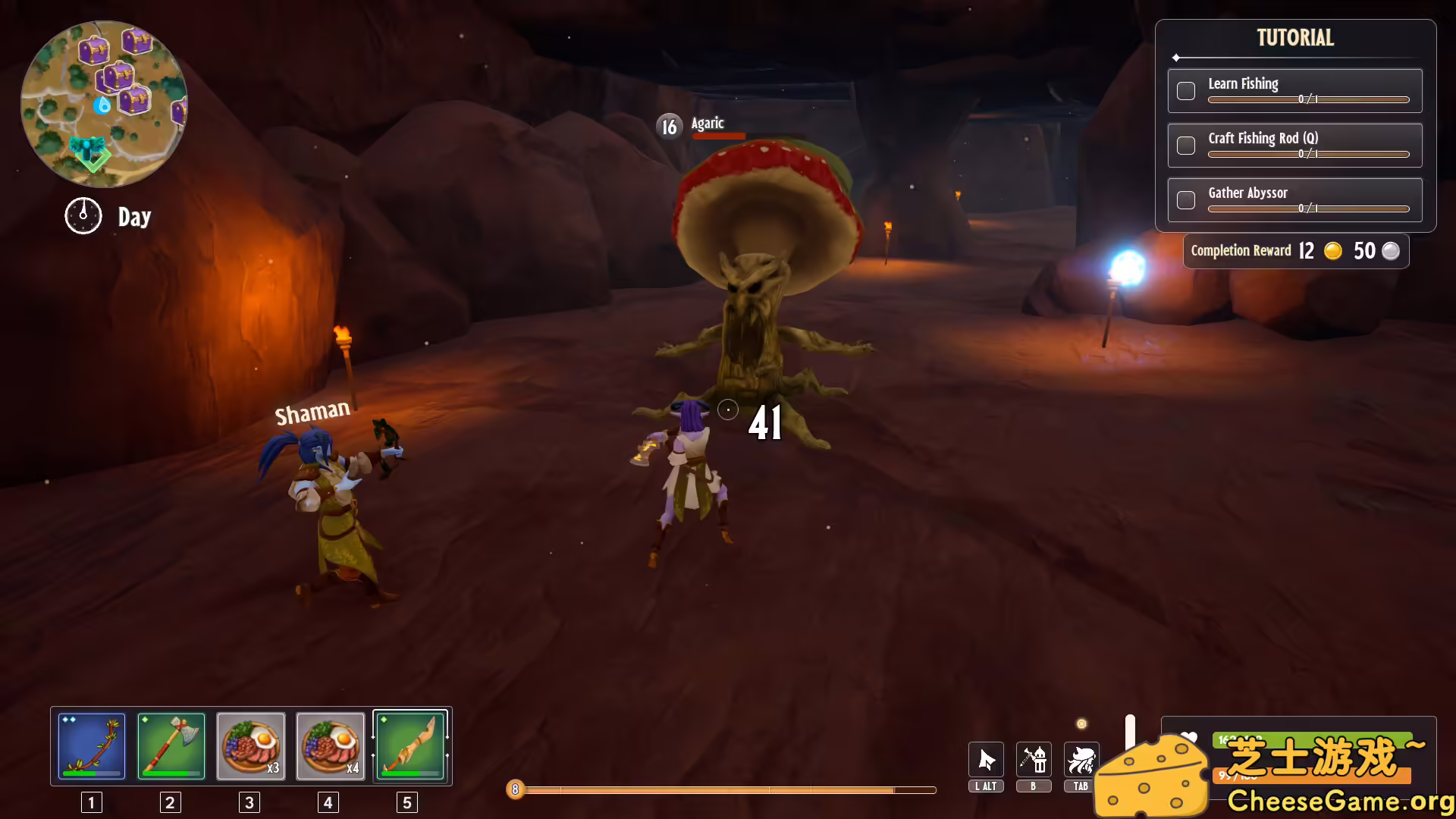Open the build mode tower icon
1456x819 pixels.
pos(1034,760)
